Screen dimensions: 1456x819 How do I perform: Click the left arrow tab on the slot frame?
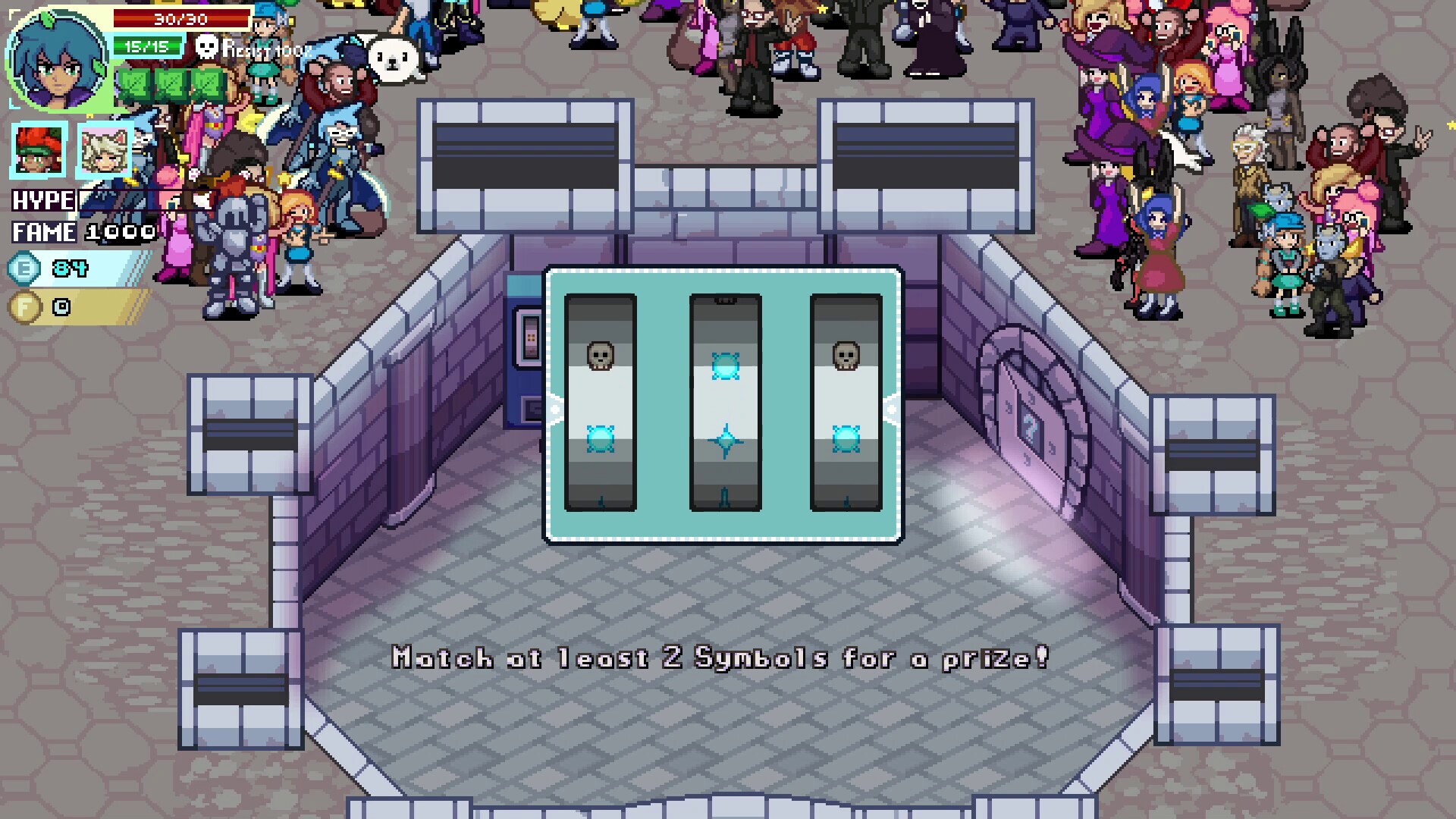553,409
